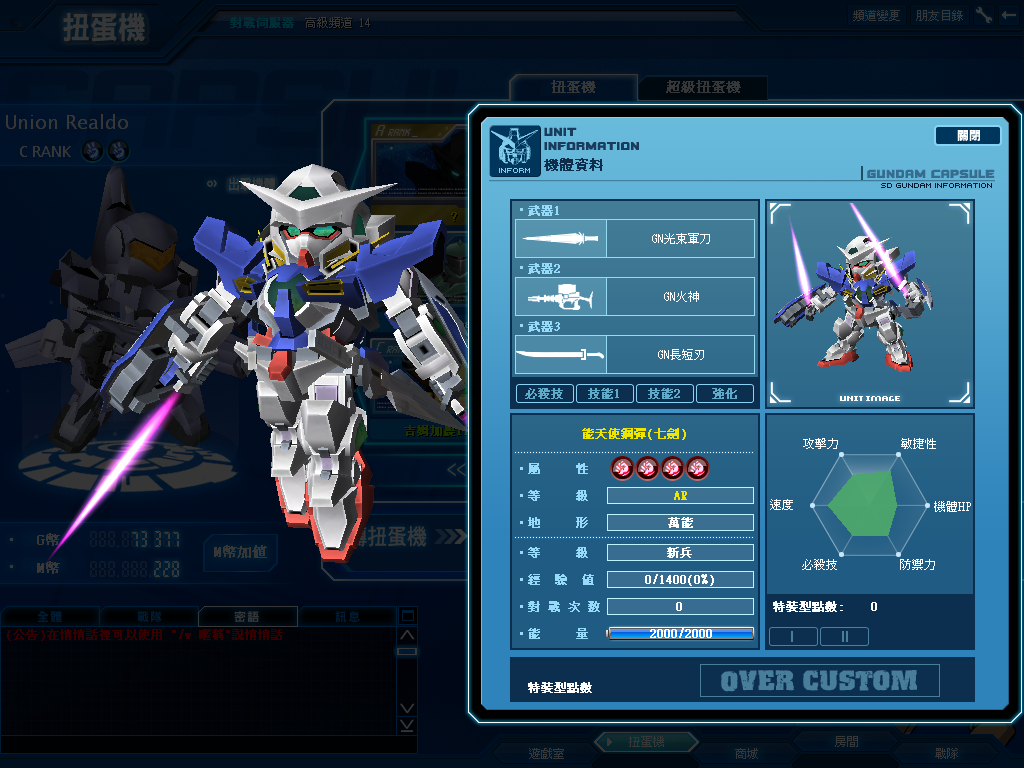
Task: Show the 必殺技 special attack info
Action: point(544,394)
